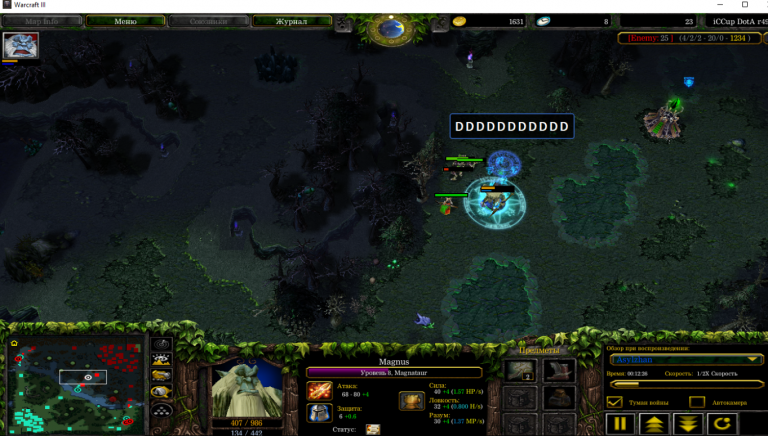Image resolution: width=768 pixels, height=436 pixels.
Task: Increase replay speed with the up arrows
Action: [x=654, y=423]
